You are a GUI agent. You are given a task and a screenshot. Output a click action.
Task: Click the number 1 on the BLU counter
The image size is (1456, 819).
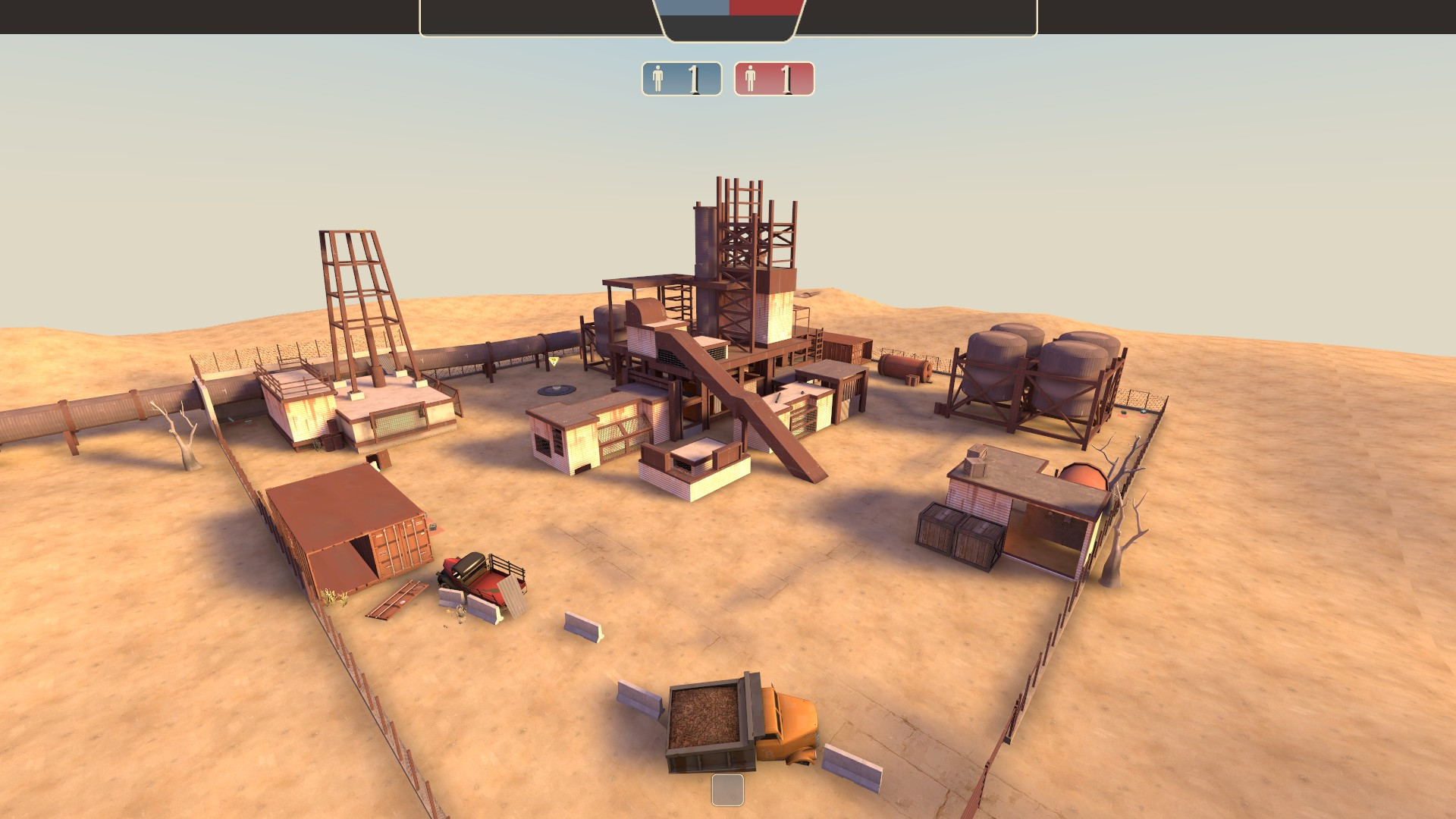tap(694, 78)
